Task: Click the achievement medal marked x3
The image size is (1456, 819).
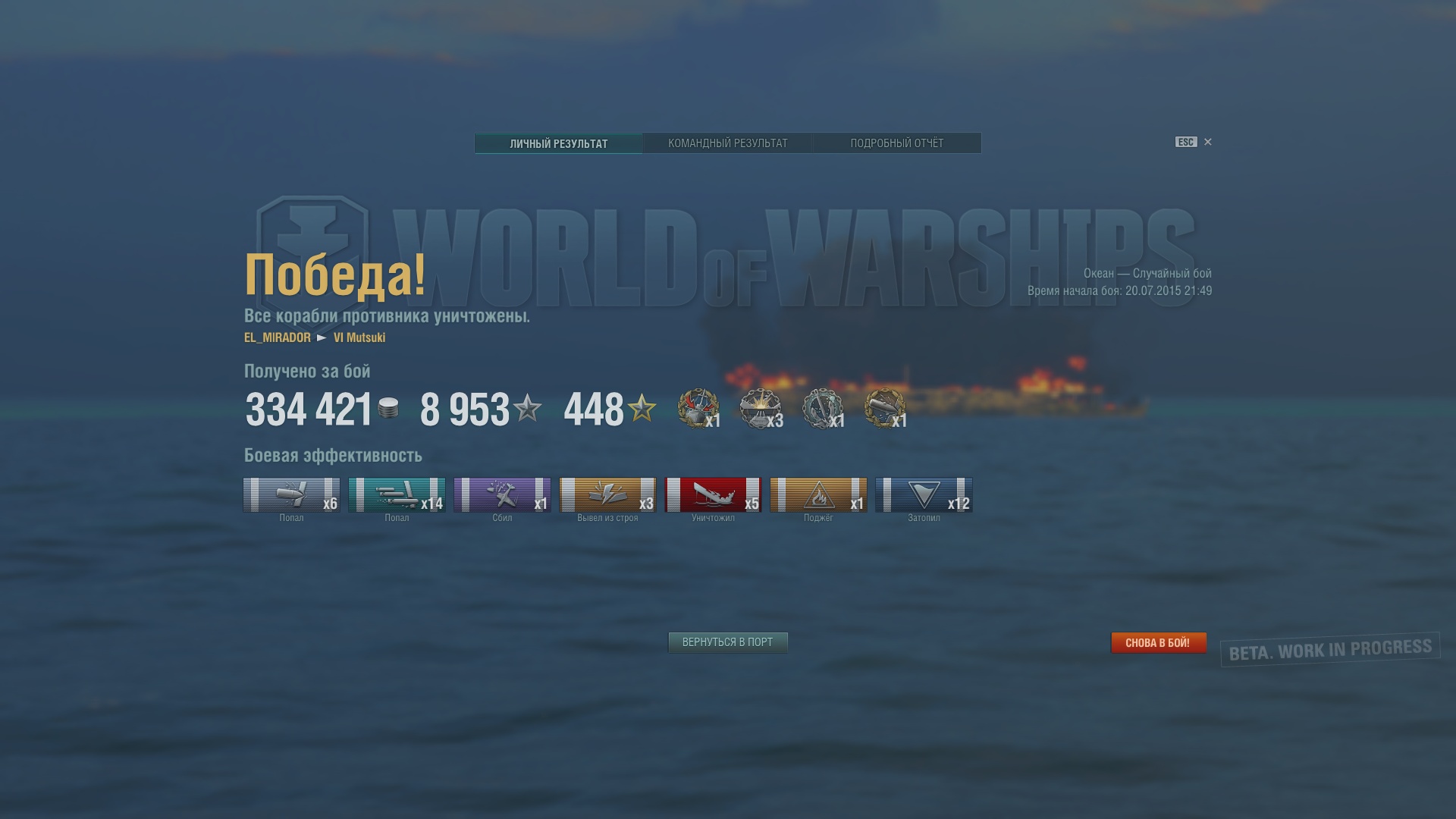Action: point(761,409)
